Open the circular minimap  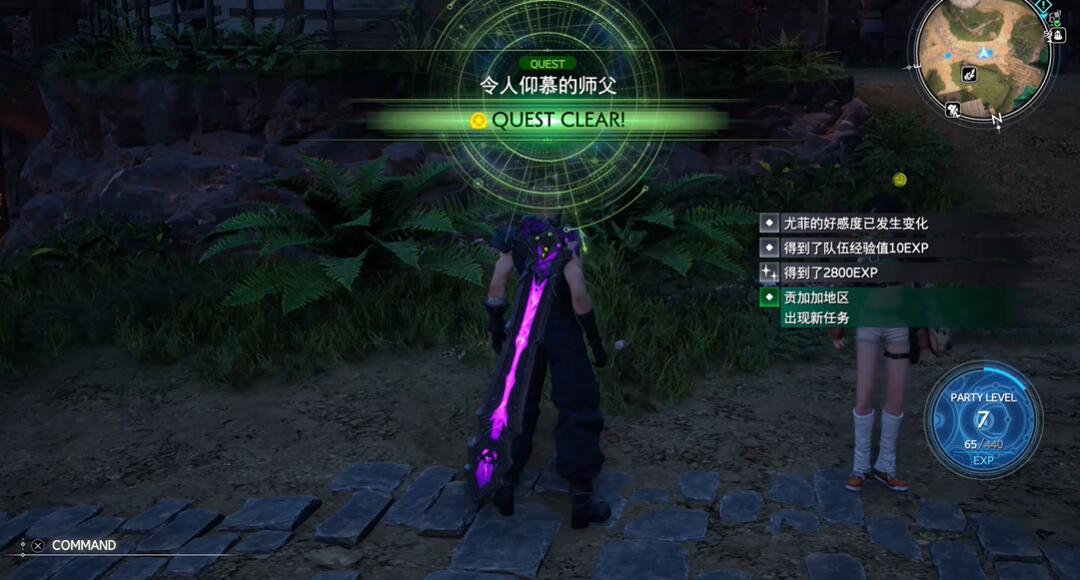point(984,58)
